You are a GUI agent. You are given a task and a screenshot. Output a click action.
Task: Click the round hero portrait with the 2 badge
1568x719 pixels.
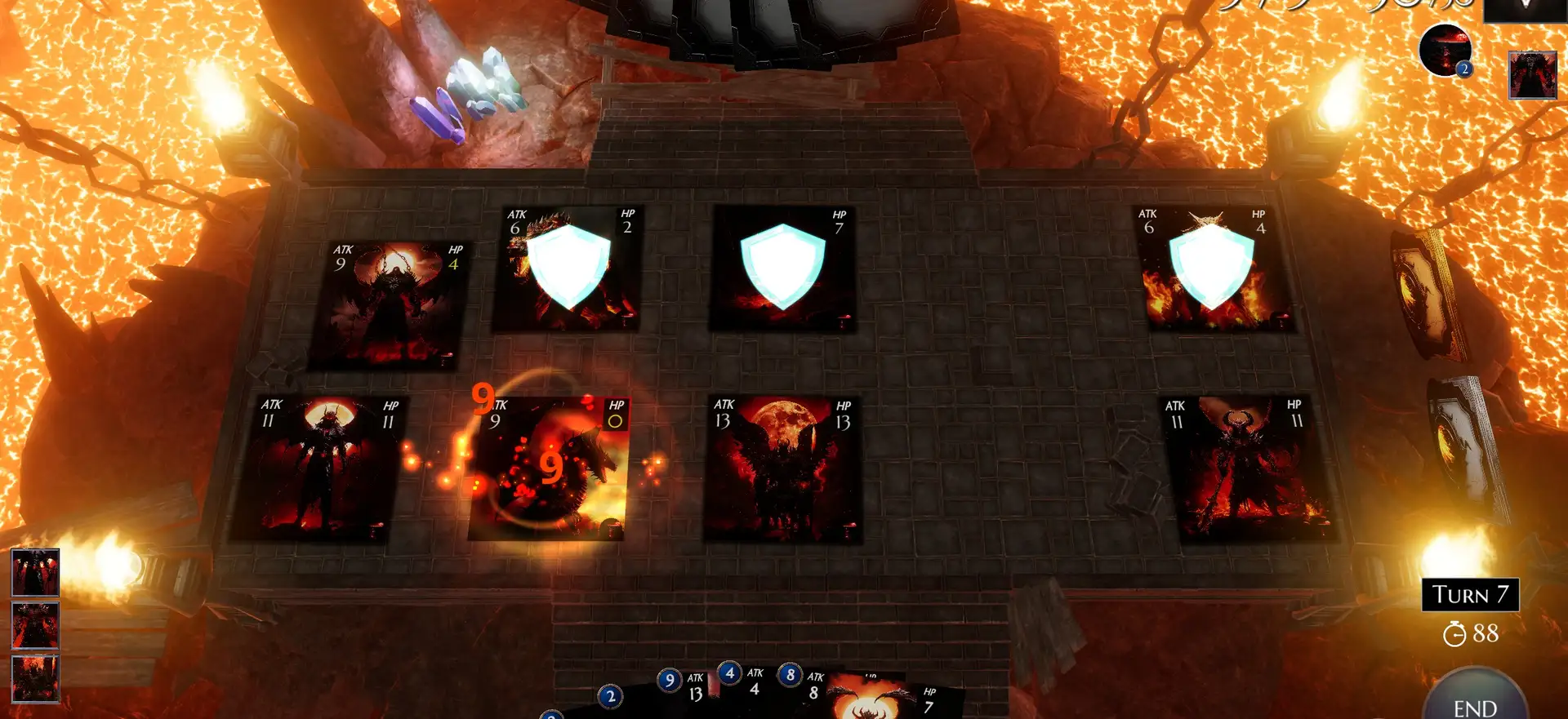(1445, 51)
